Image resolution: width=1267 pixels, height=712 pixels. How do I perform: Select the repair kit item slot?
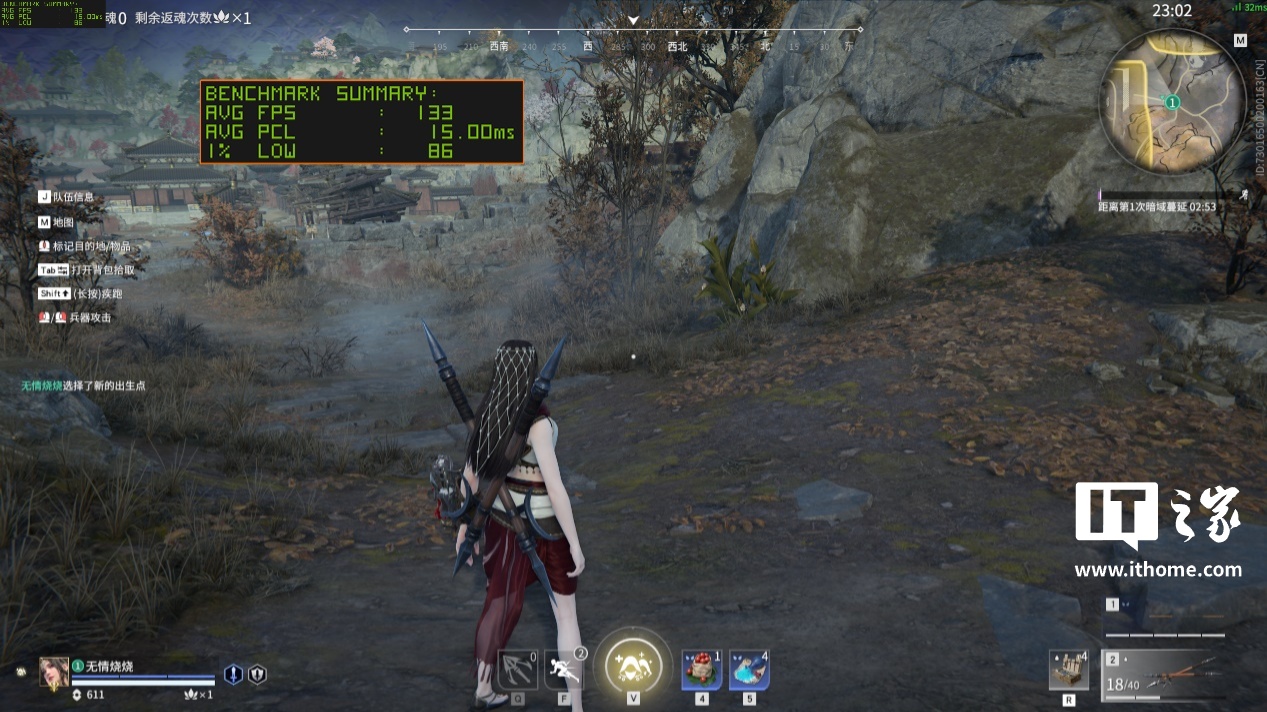coord(1069,670)
